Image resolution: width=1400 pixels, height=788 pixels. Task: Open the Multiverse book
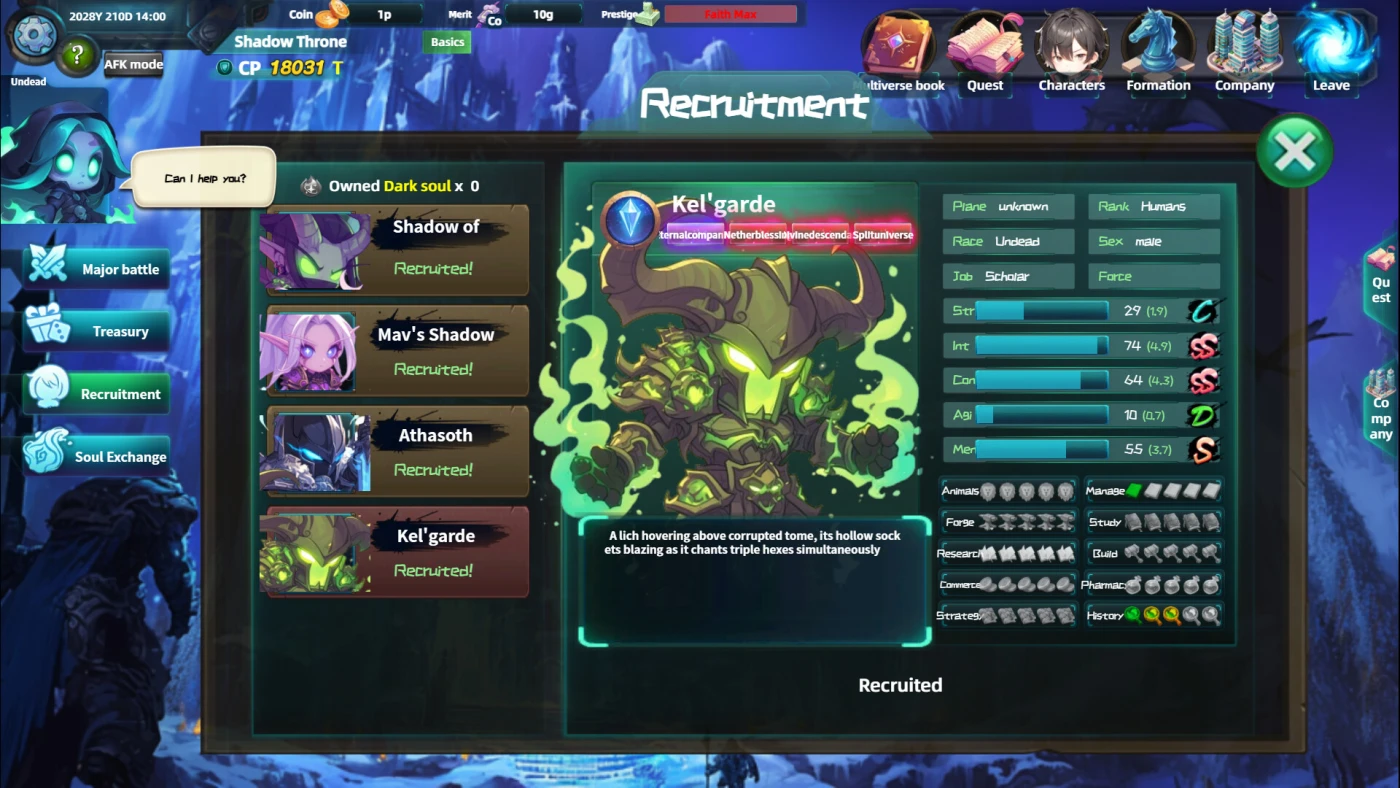coord(900,52)
